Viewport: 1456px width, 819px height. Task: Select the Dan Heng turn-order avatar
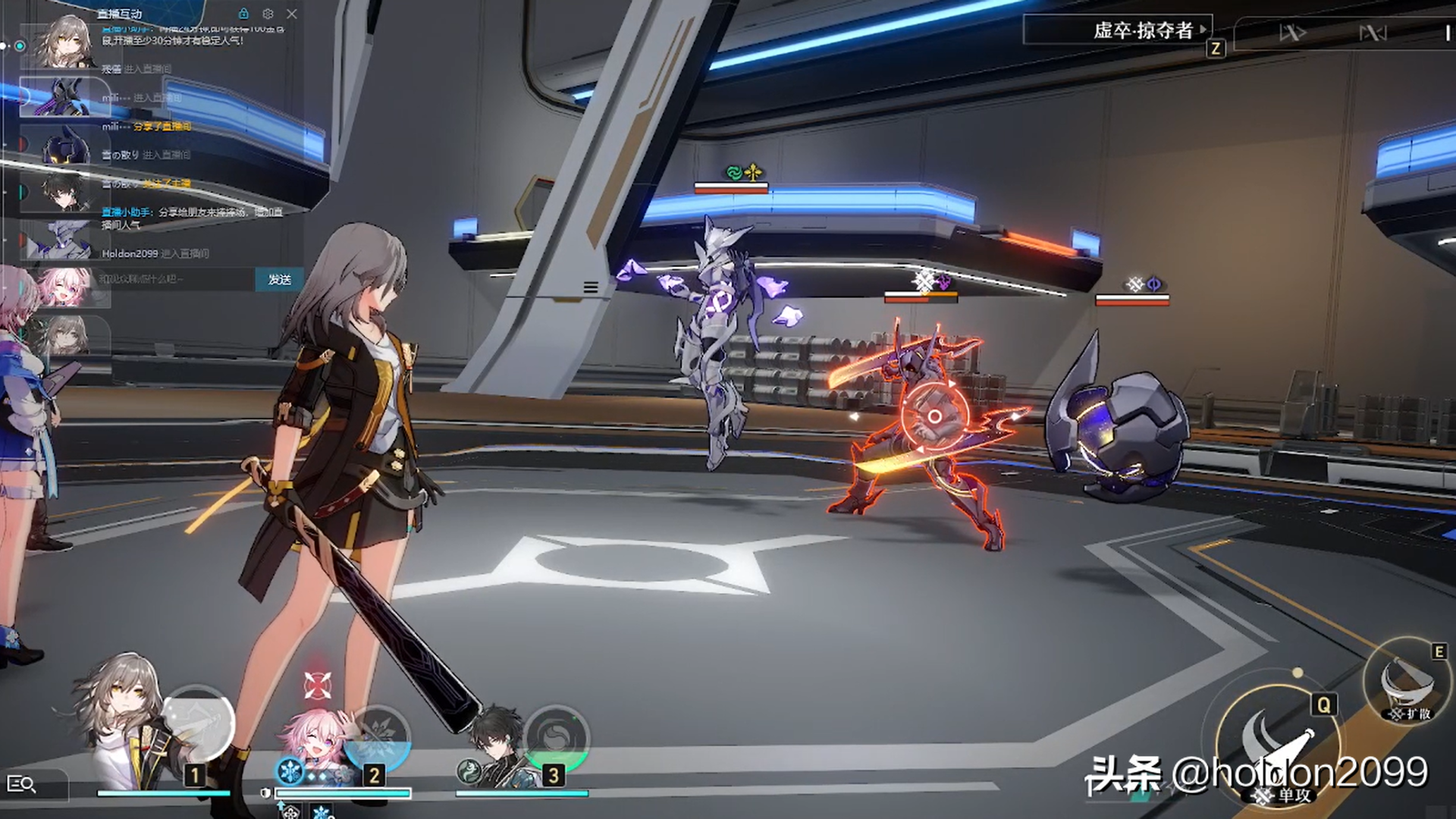(x=62, y=193)
